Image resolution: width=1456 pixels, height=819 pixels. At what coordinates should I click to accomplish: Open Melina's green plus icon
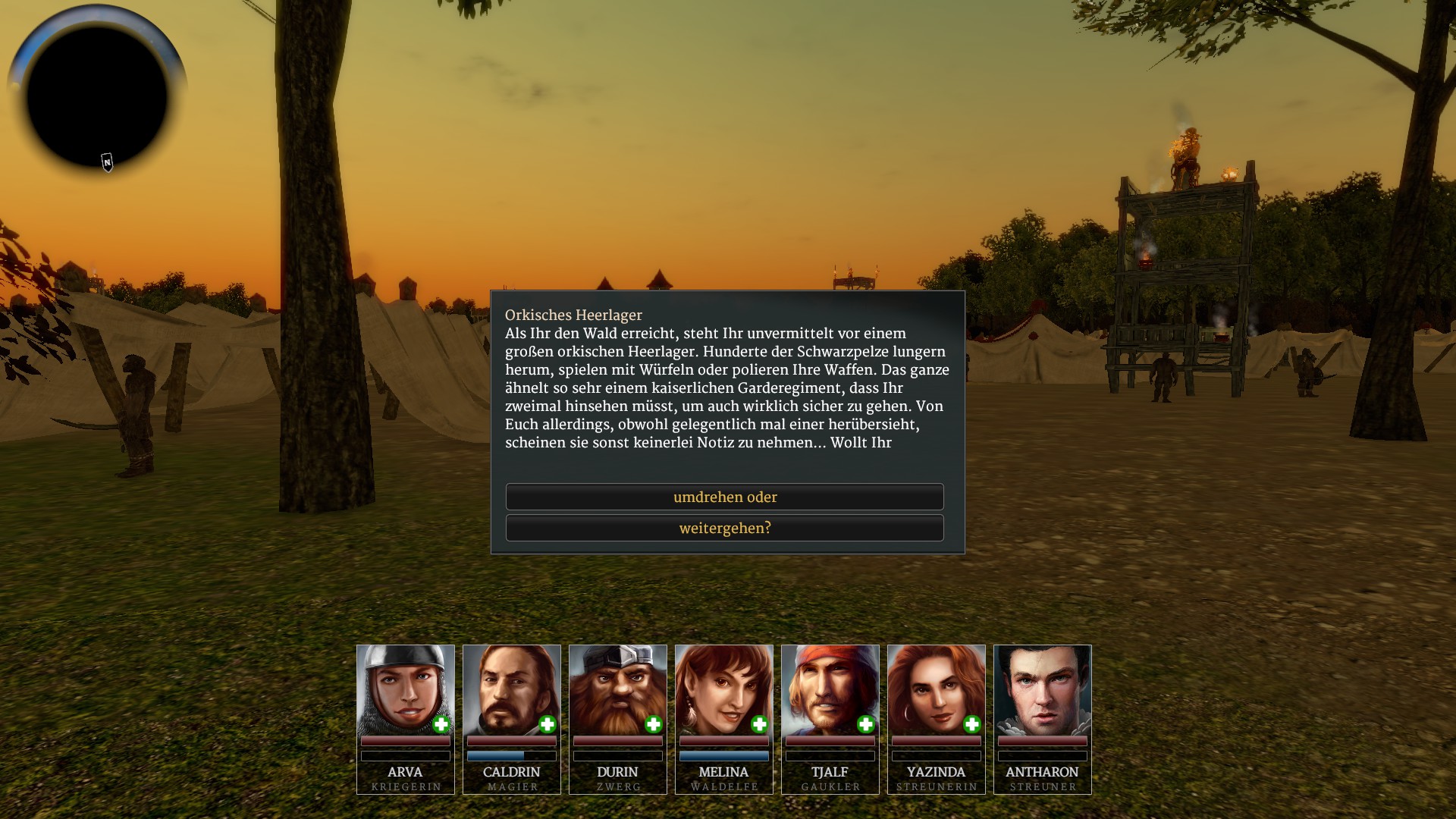coord(760,724)
